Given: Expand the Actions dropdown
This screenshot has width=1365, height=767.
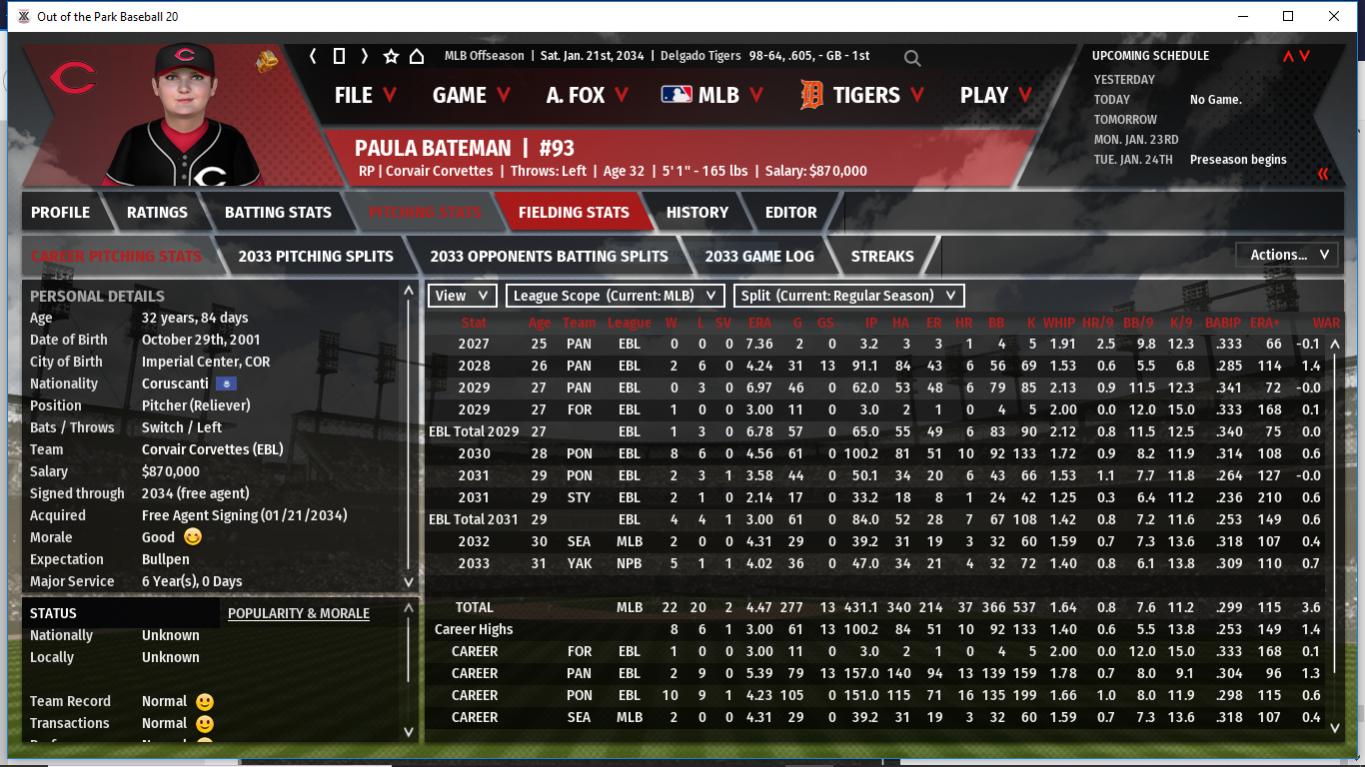Looking at the screenshot, I should pos(1288,255).
